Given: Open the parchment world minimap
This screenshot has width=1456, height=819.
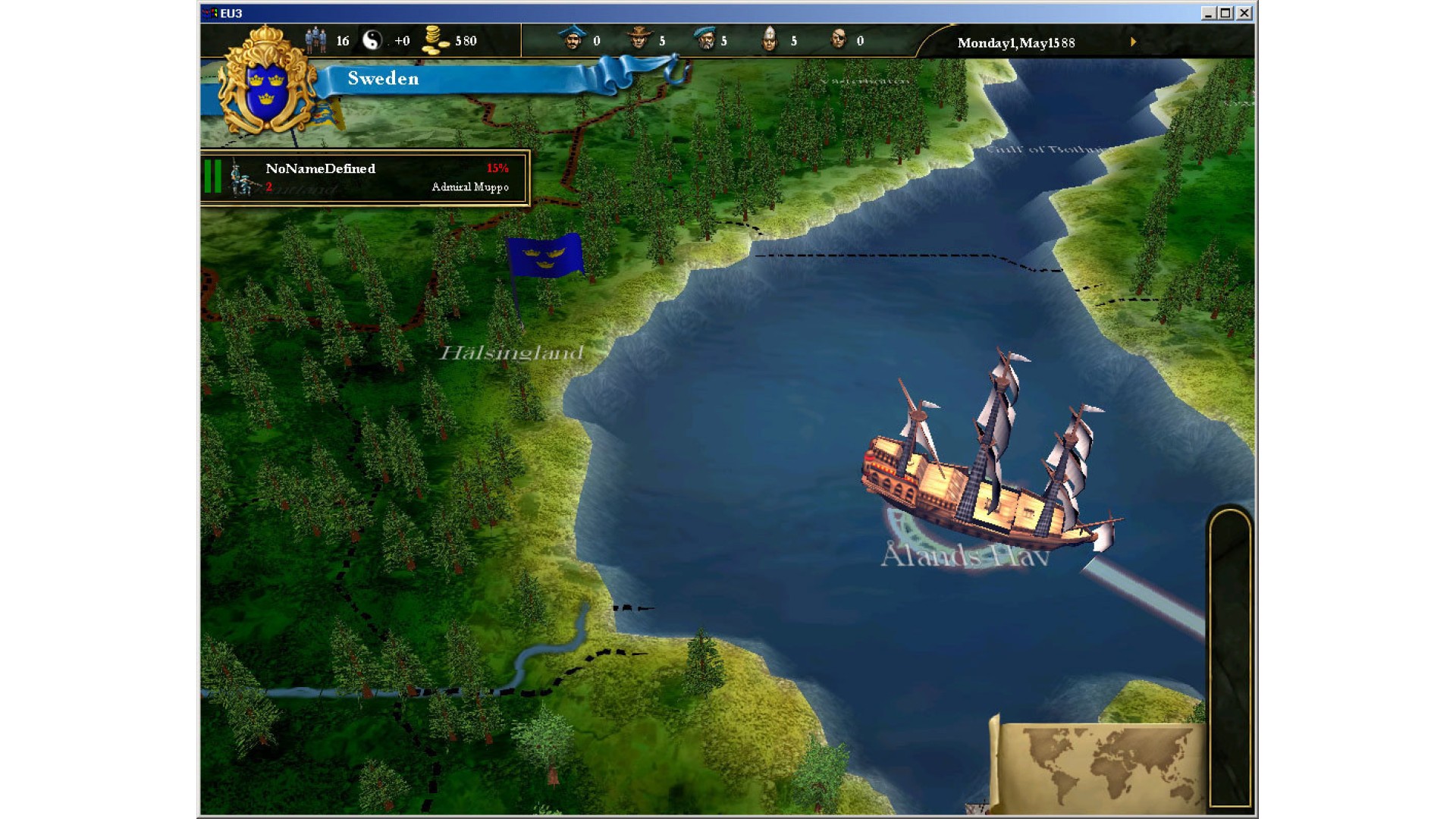Looking at the screenshot, I should (1100, 764).
